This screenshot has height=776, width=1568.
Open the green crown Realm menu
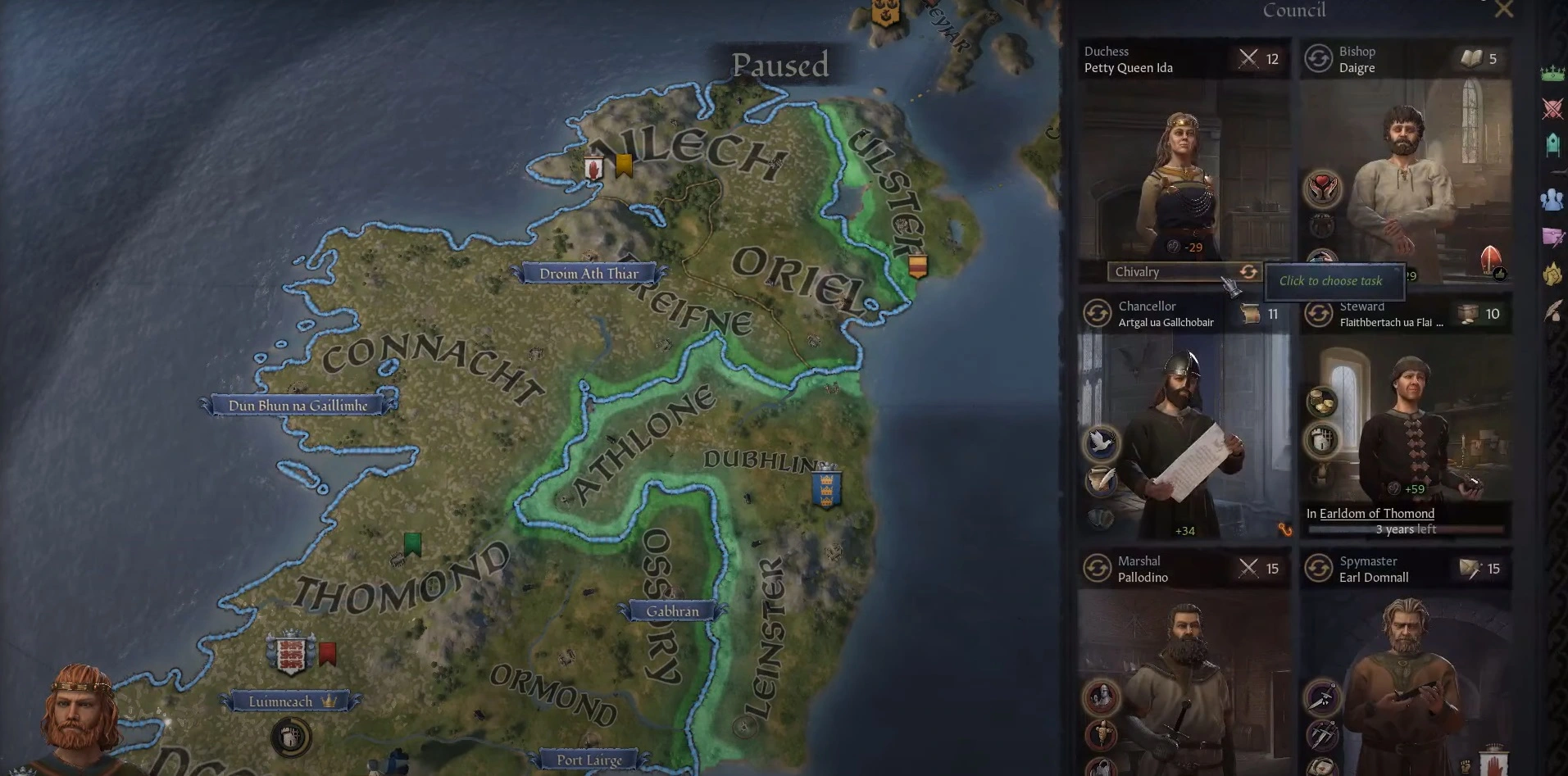(1552, 74)
